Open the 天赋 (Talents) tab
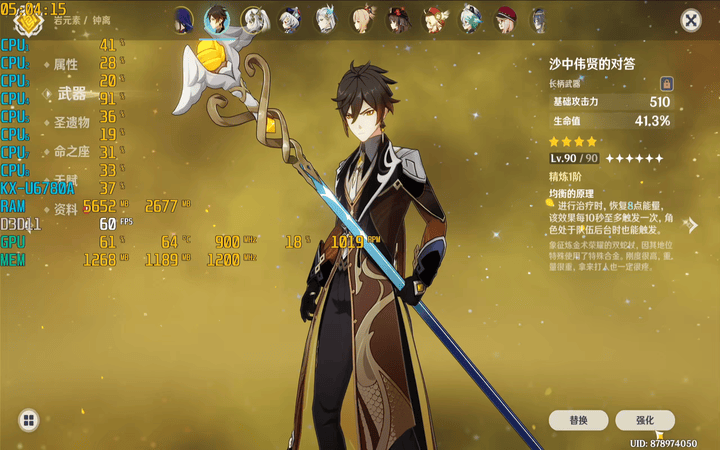This screenshot has height=450, width=720. click(x=66, y=178)
